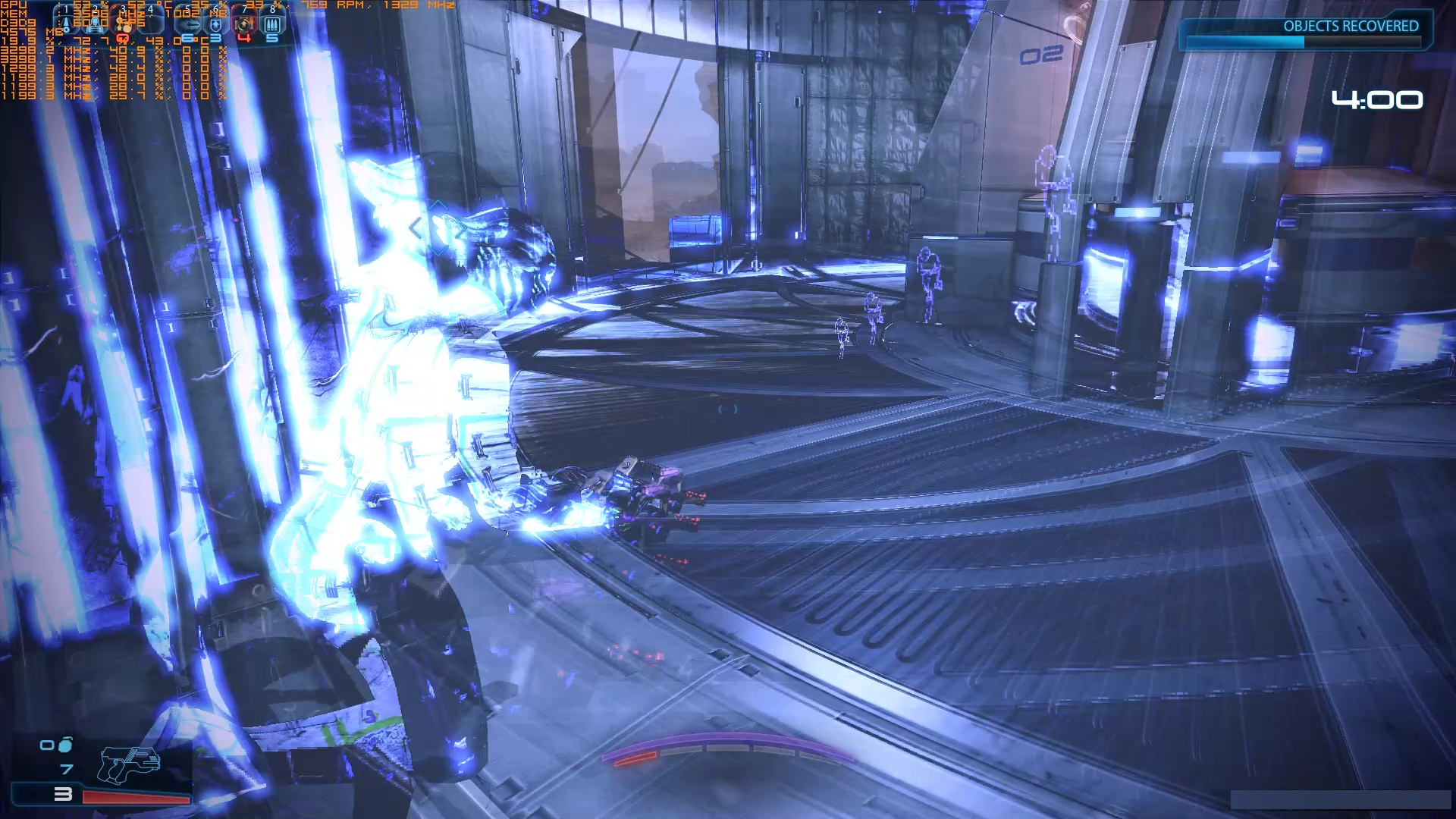Viewport: 1456px width, 819px height.
Task: Activate the power in hotbar slot 1
Action: pos(67,24)
